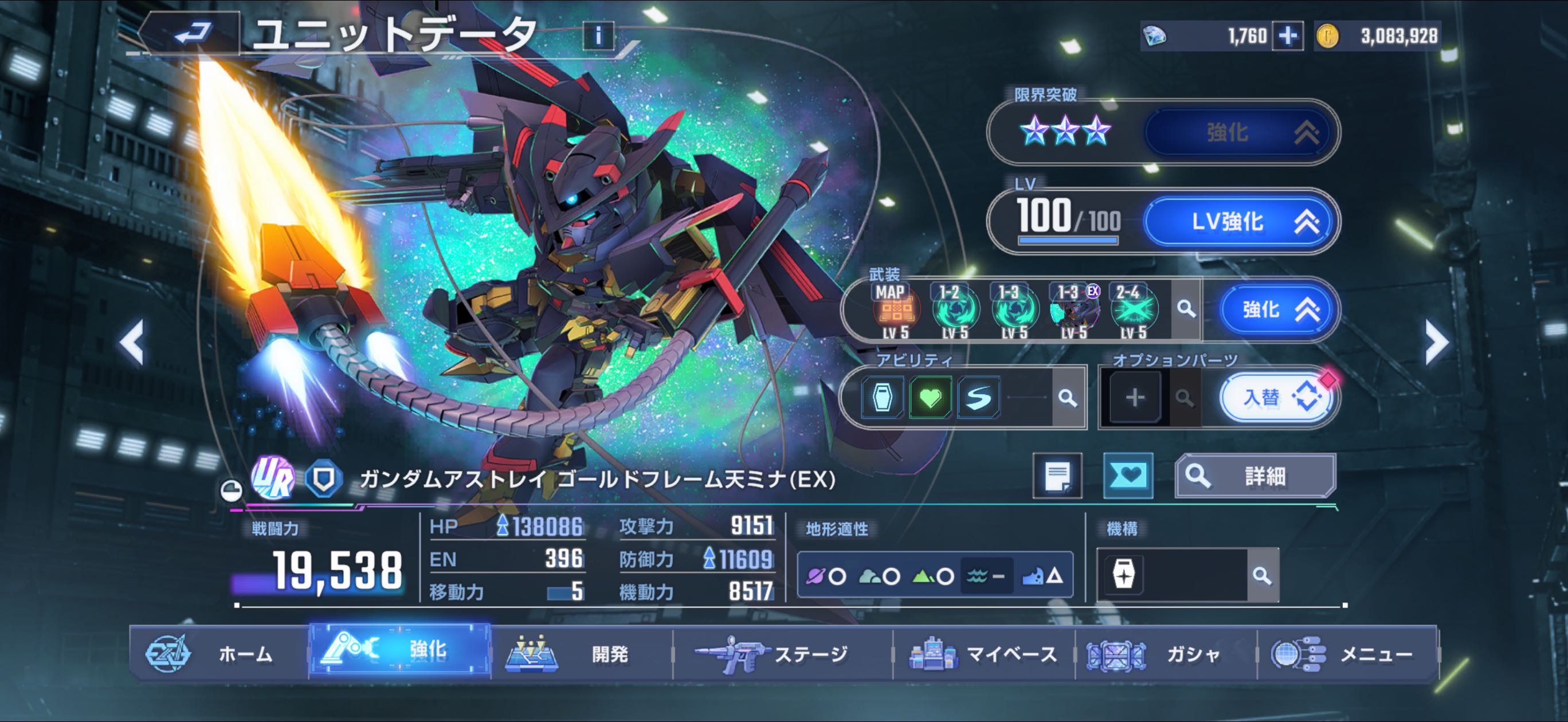Screen dimensions: 1568x722
Task: Add an option part in empty slot
Action: 1135,398
